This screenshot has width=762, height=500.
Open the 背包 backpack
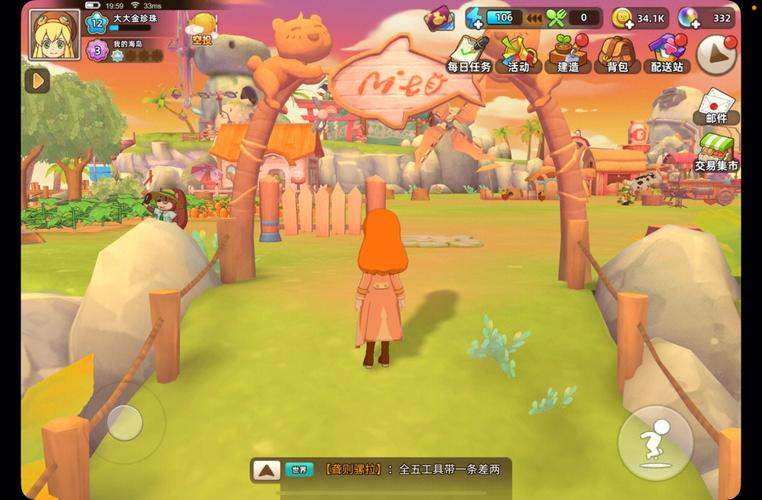pyautogui.click(x=617, y=53)
